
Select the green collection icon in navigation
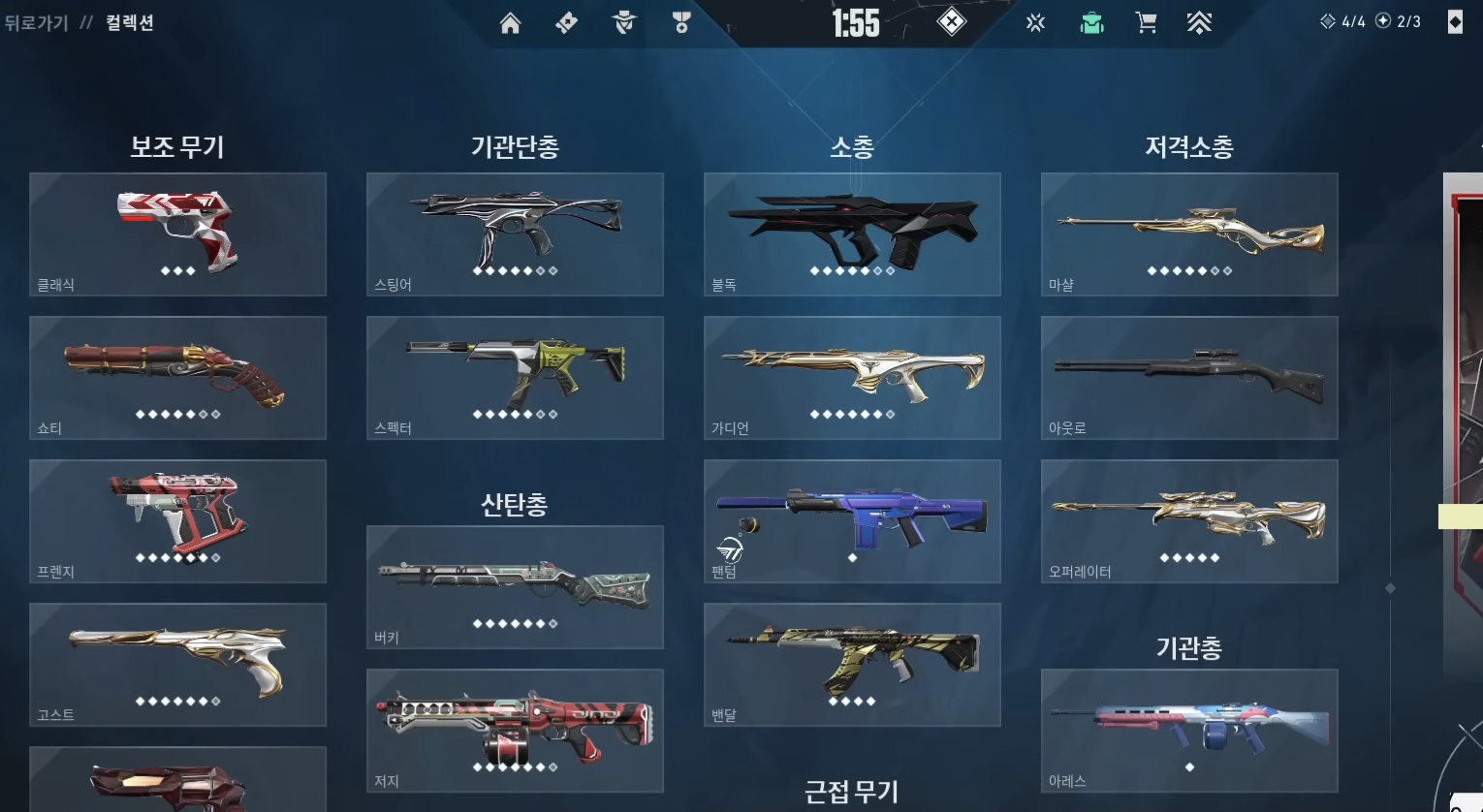click(x=1092, y=23)
